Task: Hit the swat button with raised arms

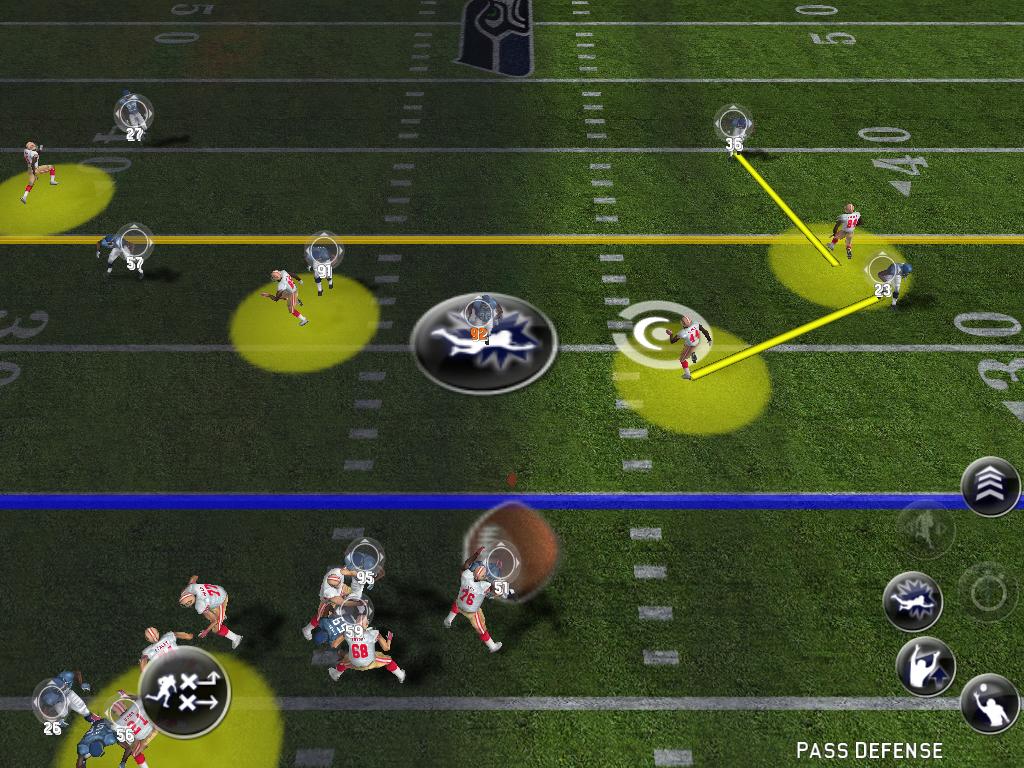Action: (x=925, y=667)
